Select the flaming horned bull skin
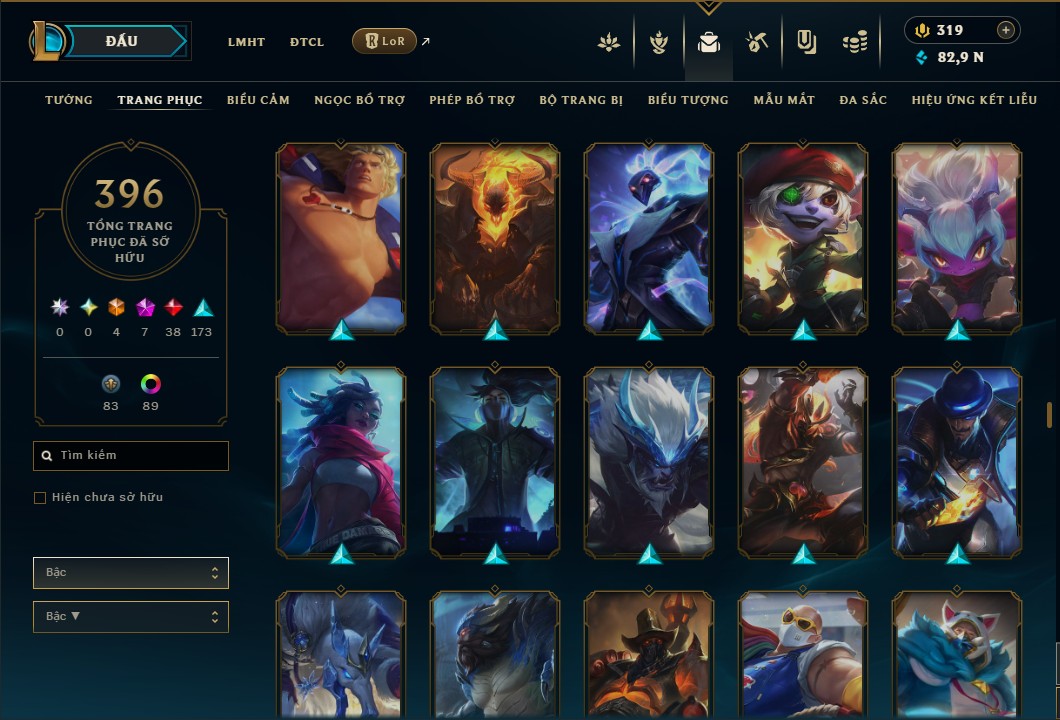Image resolution: width=1060 pixels, height=720 pixels. coord(495,237)
